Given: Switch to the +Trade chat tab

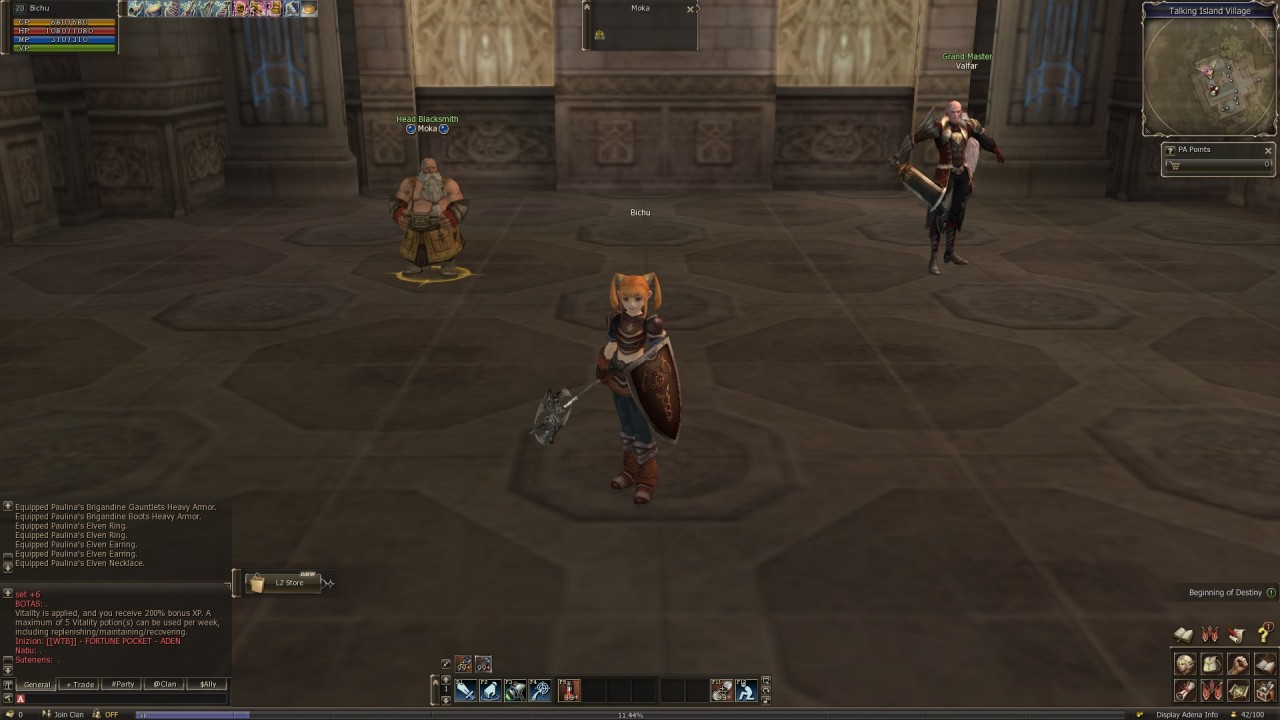Looking at the screenshot, I should point(80,685).
